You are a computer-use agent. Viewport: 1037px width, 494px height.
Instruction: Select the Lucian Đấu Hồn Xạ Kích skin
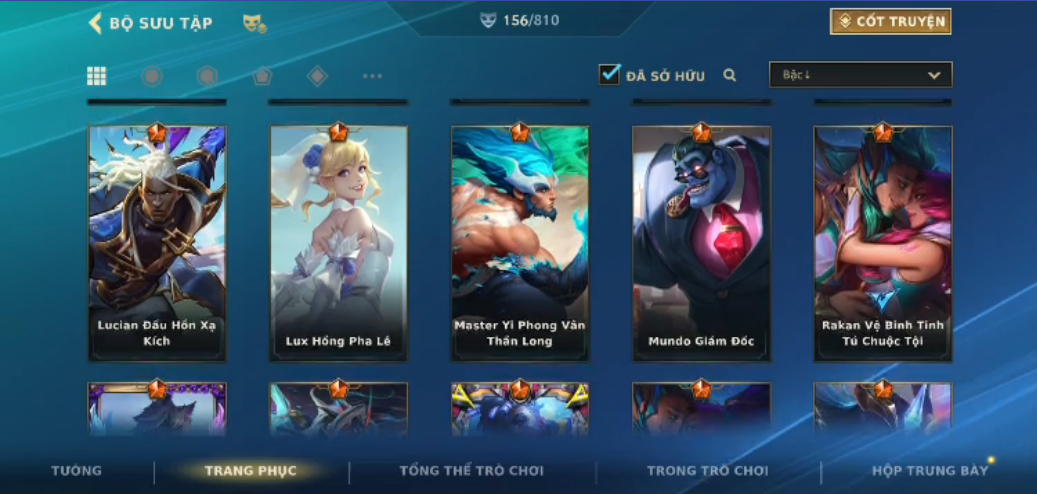tap(157, 242)
